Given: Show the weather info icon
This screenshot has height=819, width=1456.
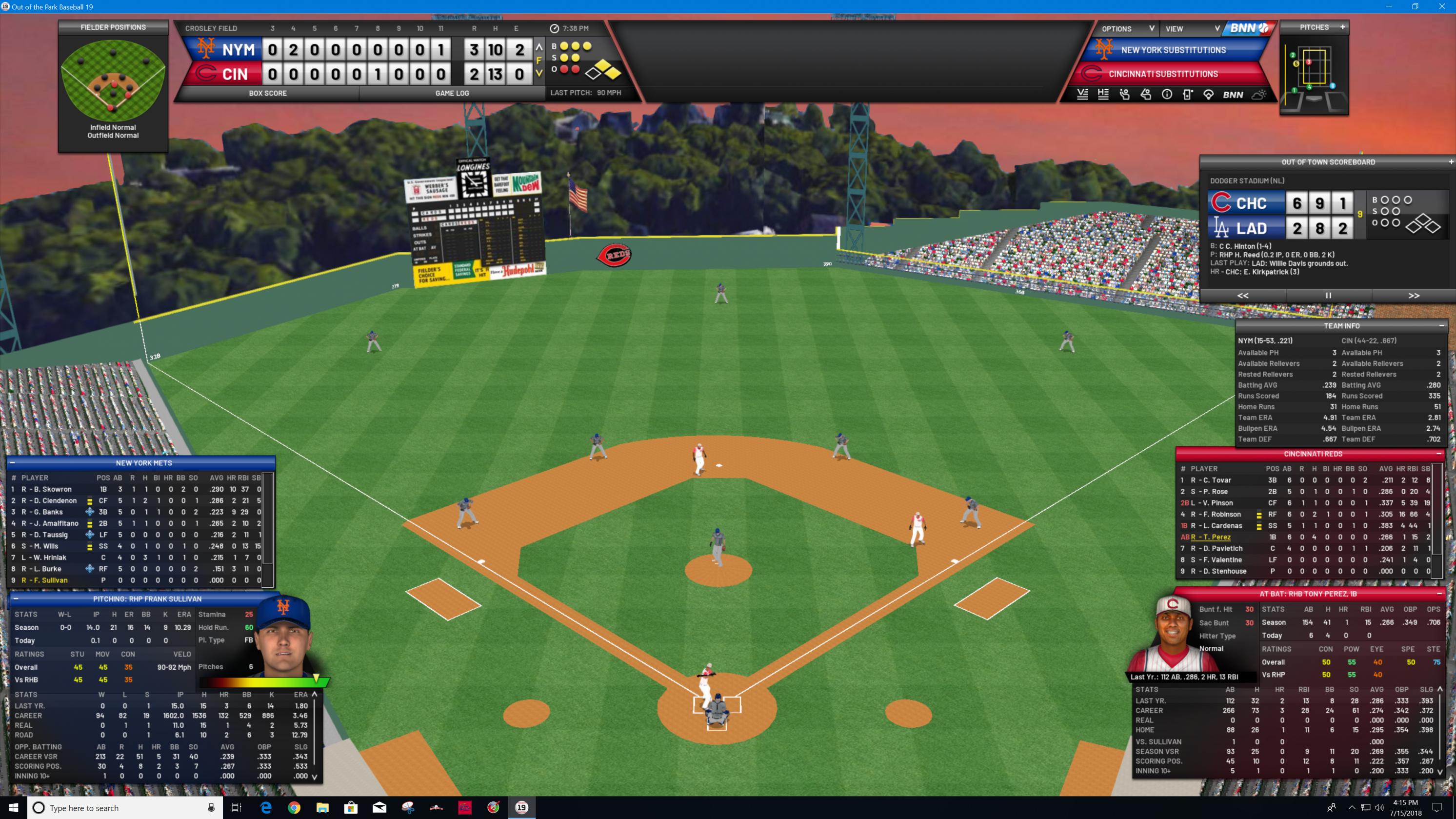Looking at the screenshot, I should pyautogui.click(x=1259, y=95).
